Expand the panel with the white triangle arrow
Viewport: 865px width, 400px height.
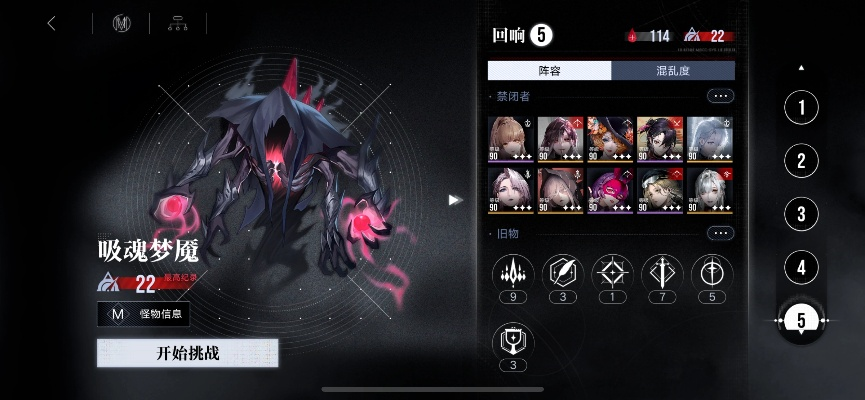coord(455,200)
